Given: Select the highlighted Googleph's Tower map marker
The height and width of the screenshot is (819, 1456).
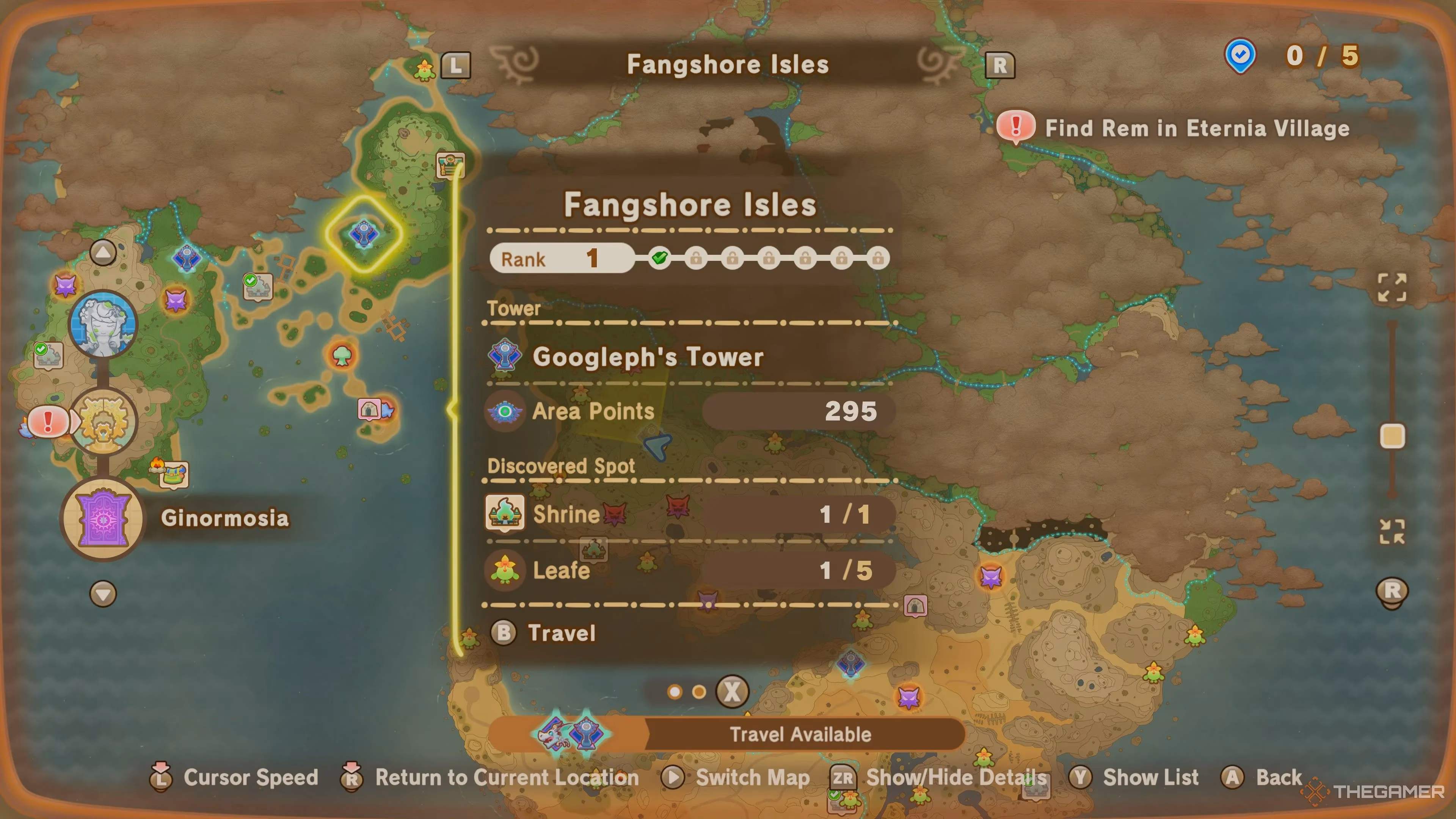Looking at the screenshot, I should pos(364,234).
